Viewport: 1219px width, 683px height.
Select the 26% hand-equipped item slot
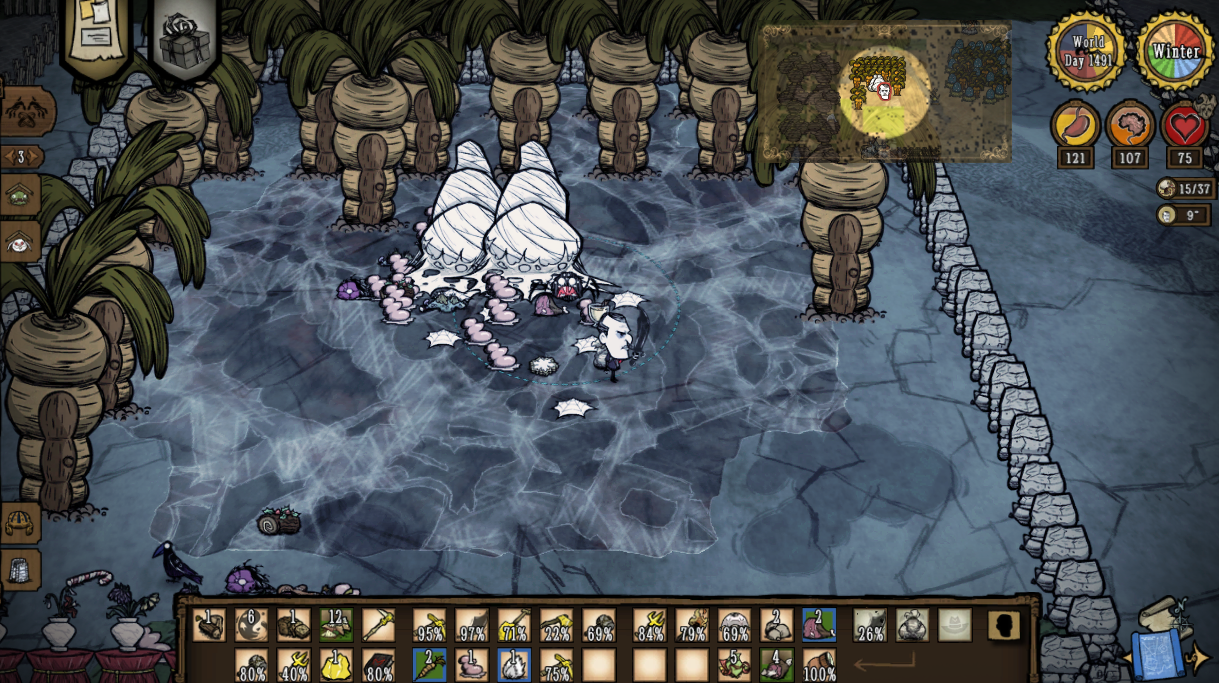point(869,625)
